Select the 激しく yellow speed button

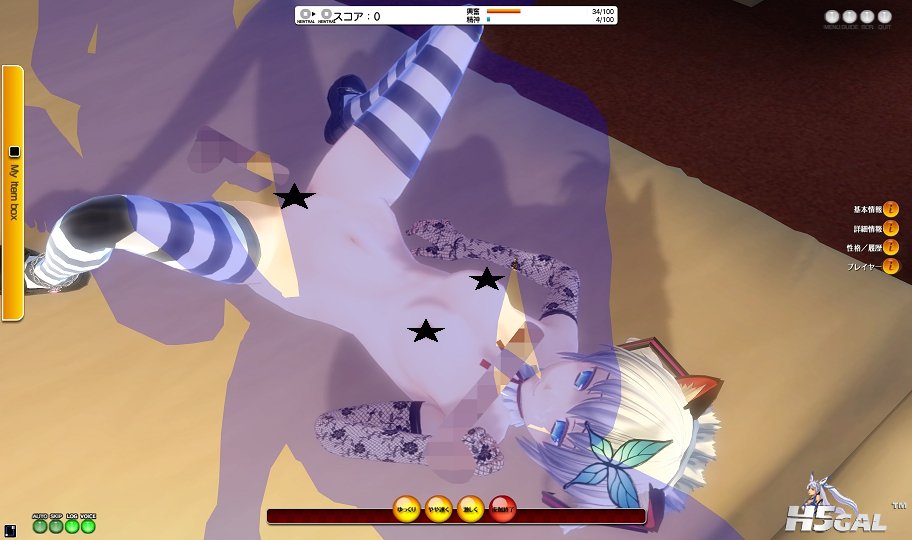(471, 510)
